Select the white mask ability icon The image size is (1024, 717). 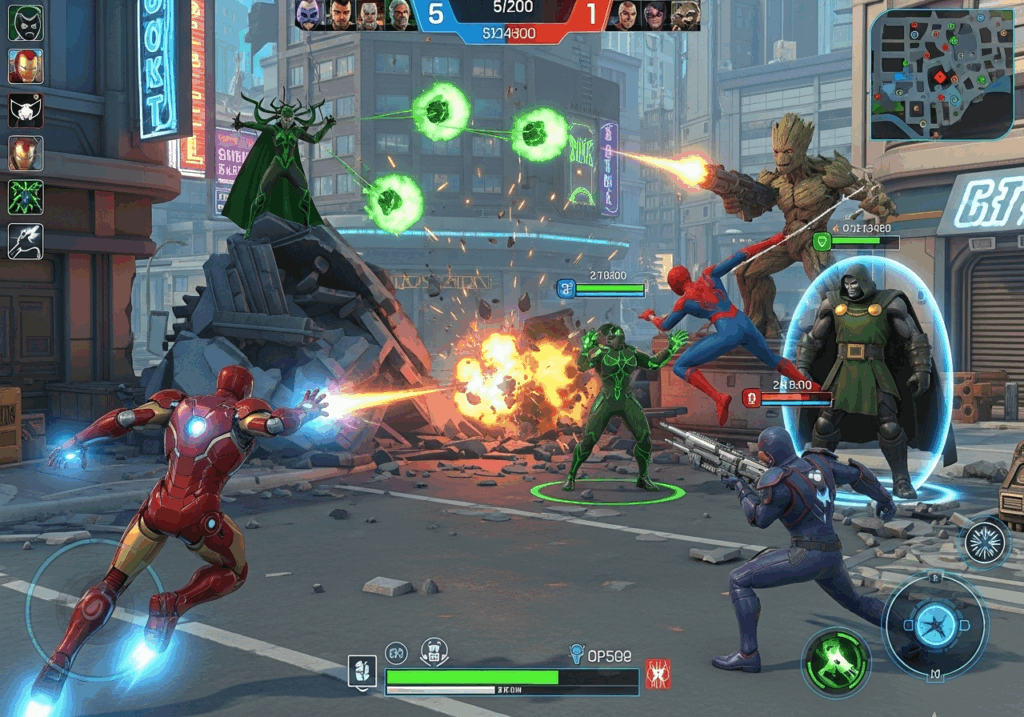point(25,109)
